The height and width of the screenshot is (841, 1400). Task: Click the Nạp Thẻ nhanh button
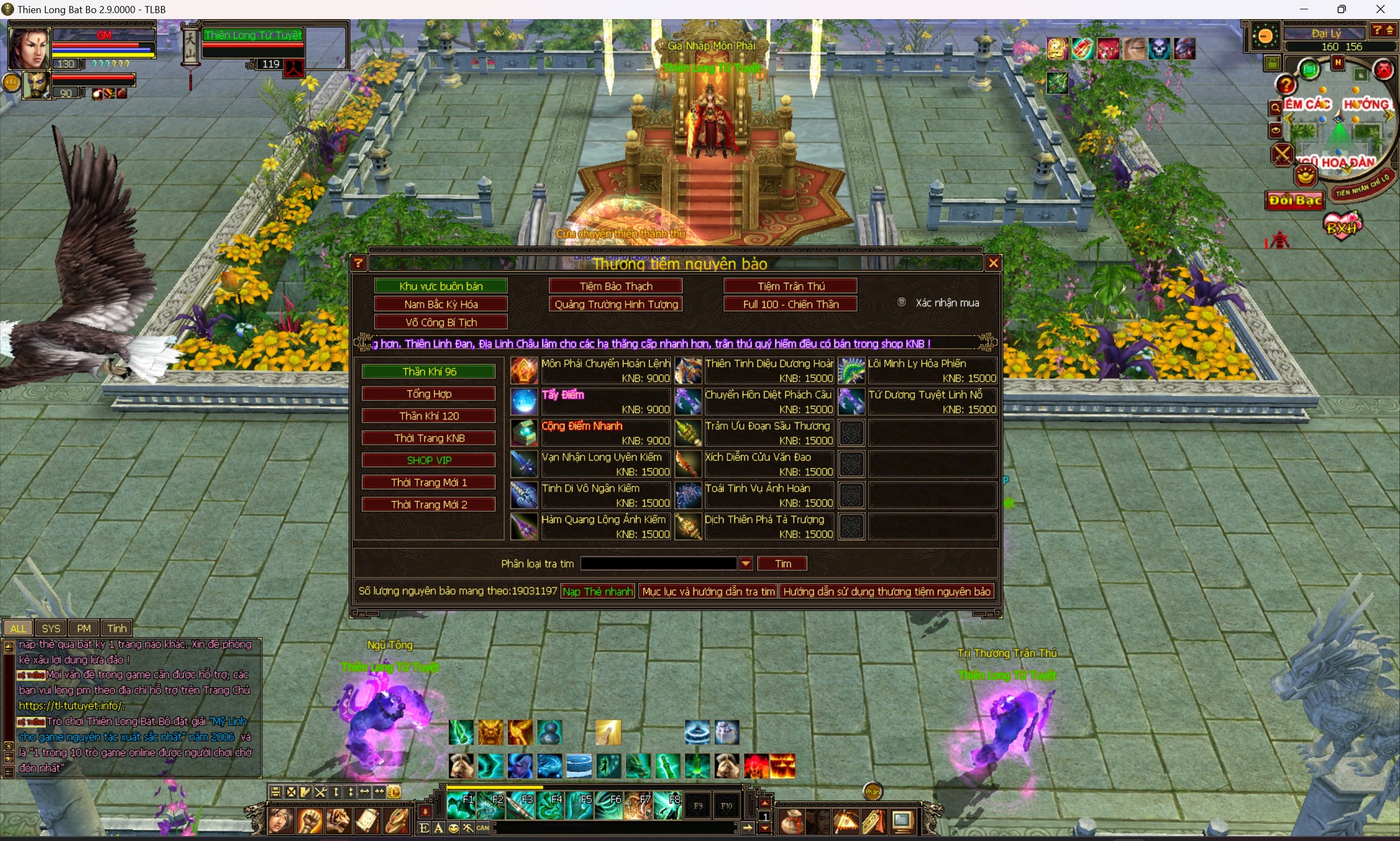[x=597, y=591]
